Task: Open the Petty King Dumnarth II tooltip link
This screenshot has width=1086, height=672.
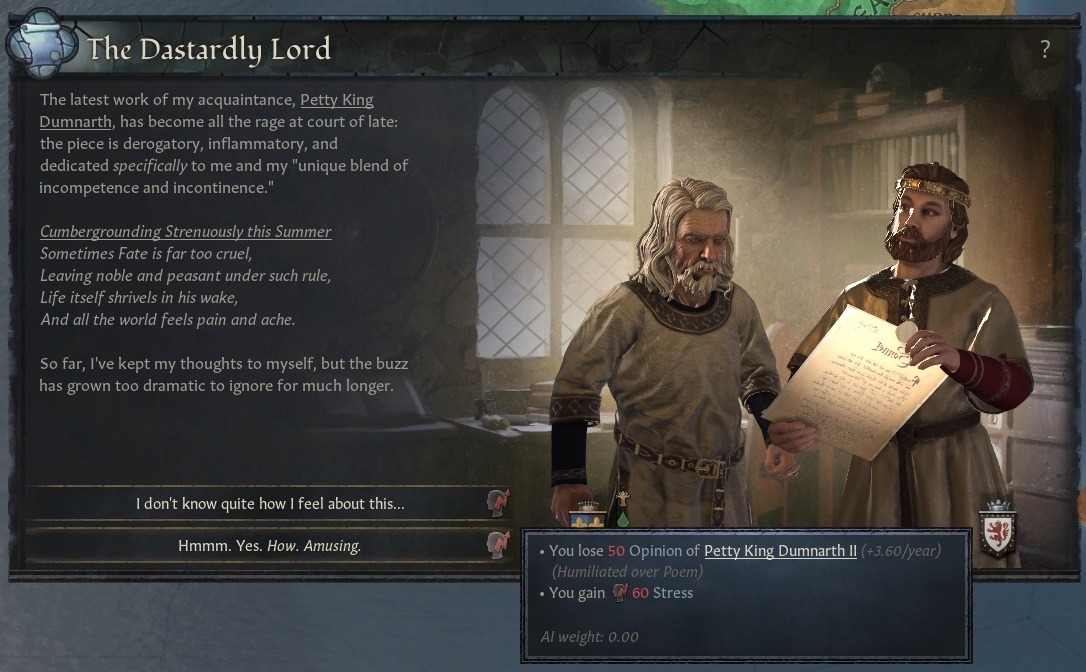Action: tap(780, 551)
